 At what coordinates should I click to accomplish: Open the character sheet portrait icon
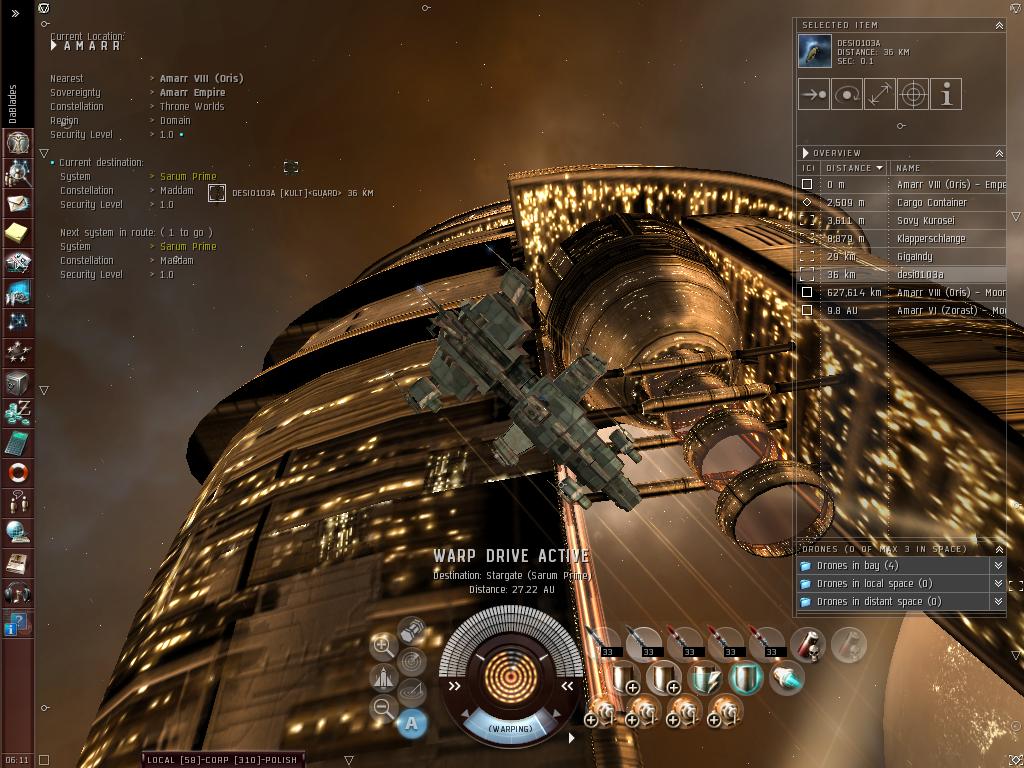coord(18,143)
